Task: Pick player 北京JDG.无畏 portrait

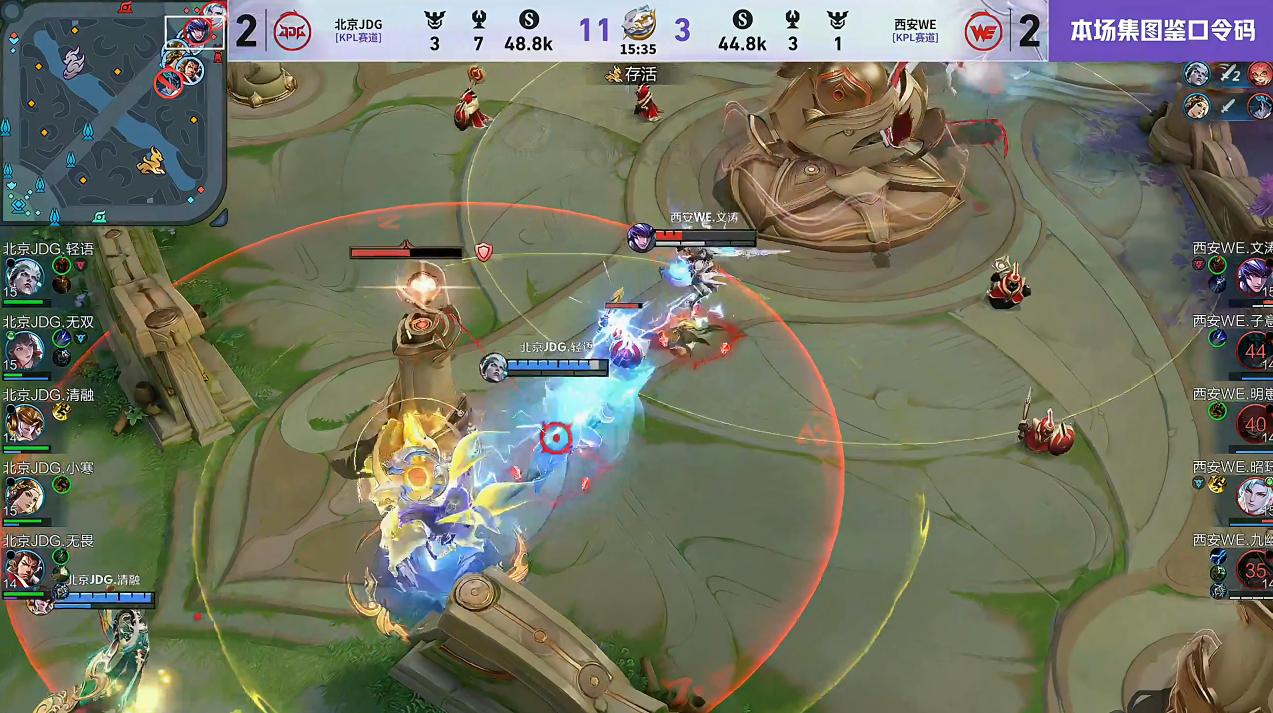Action: 23,568
